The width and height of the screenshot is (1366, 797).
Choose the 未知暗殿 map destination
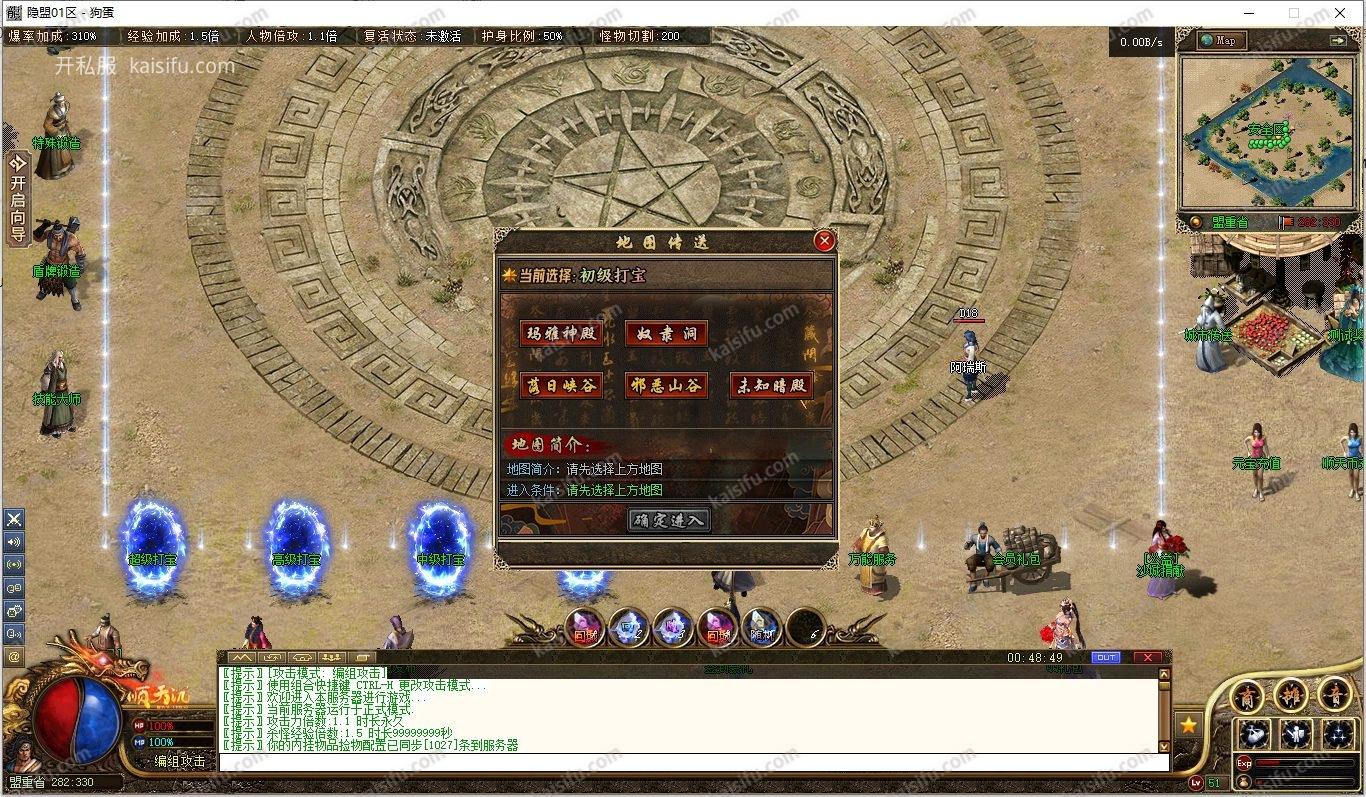(x=771, y=386)
